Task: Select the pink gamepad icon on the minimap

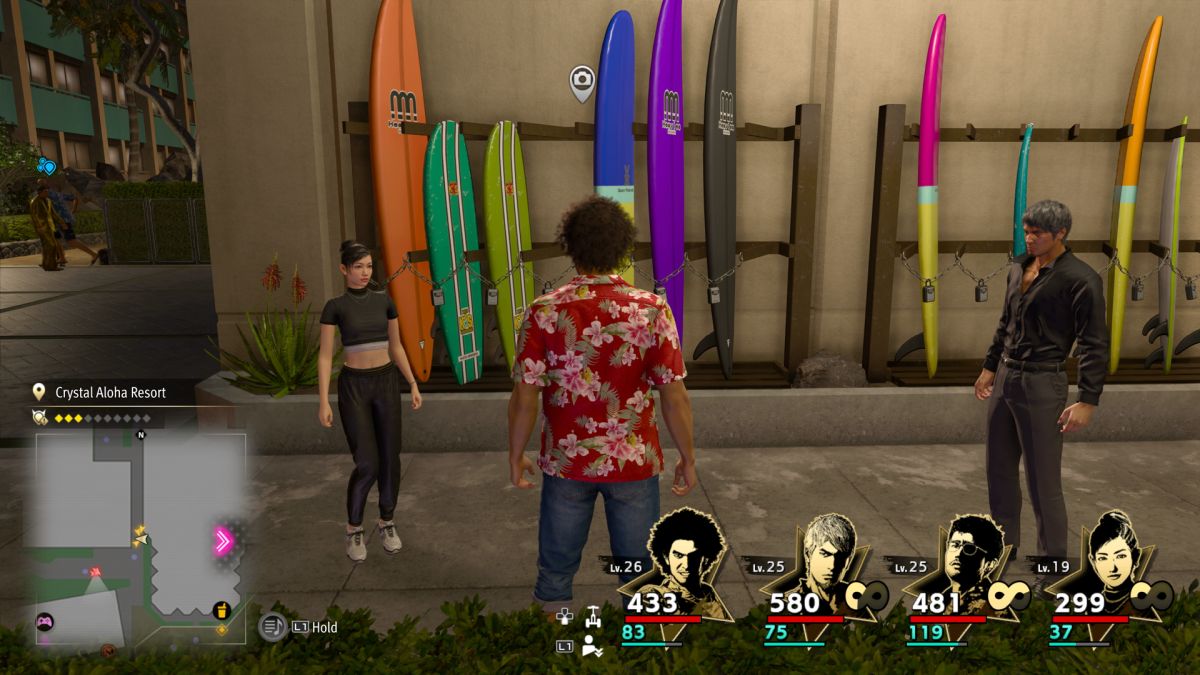Action: point(45,622)
